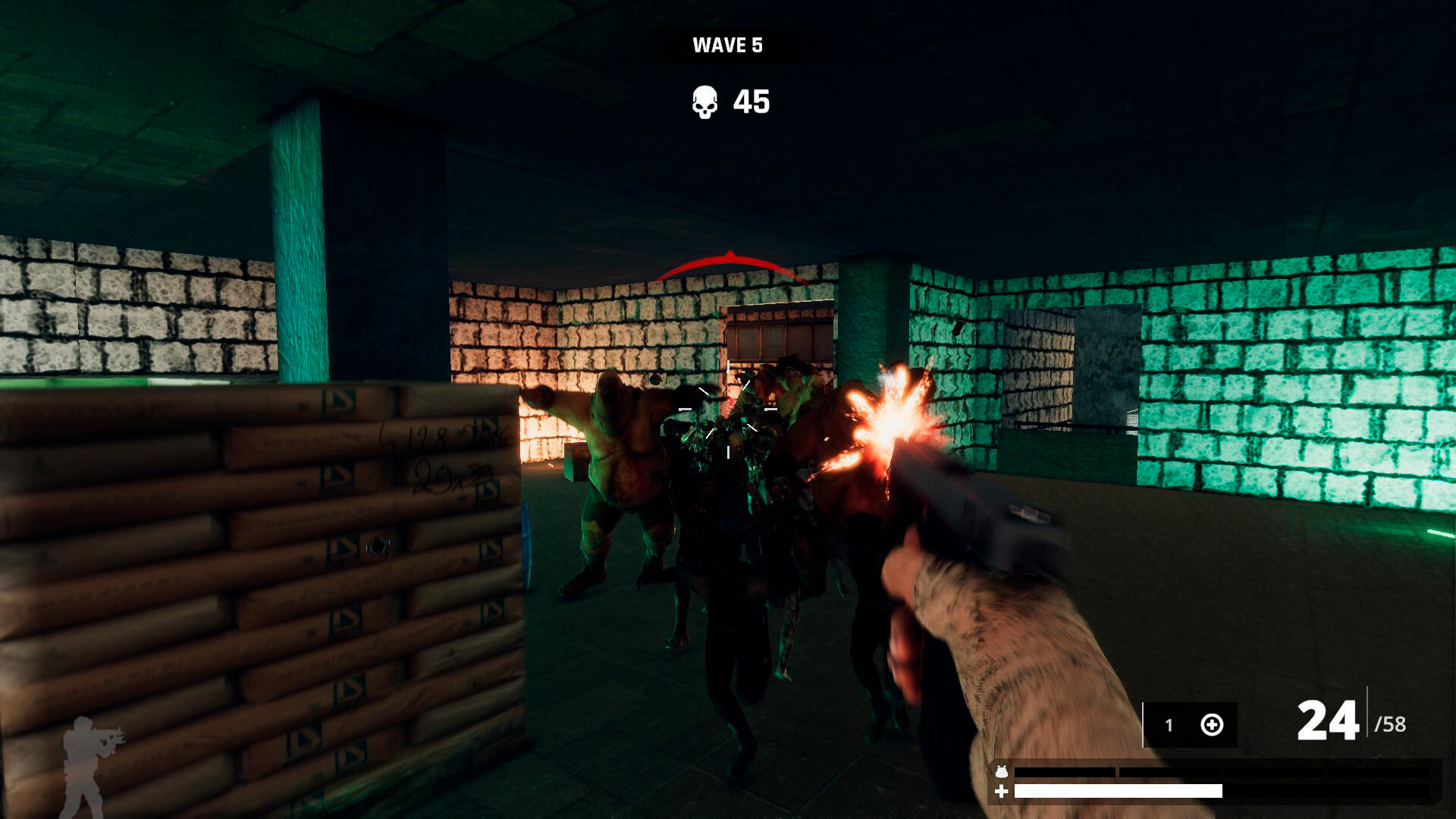Viewport: 1456px width, 819px height.
Task: Click the armor vest icon
Action: point(1001,772)
